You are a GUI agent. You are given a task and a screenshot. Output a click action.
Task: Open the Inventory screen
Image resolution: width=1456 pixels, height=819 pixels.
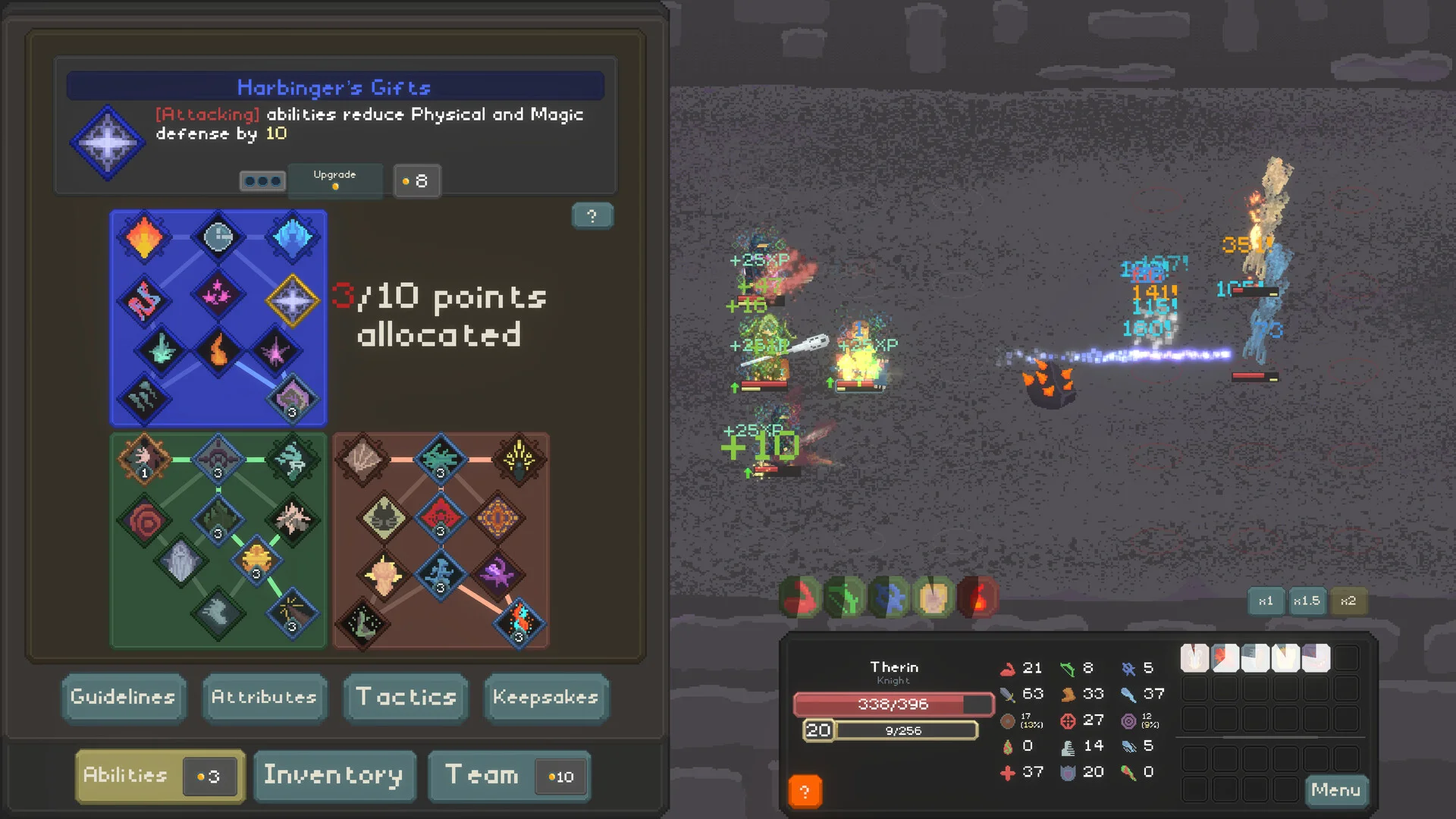[x=334, y=776]
